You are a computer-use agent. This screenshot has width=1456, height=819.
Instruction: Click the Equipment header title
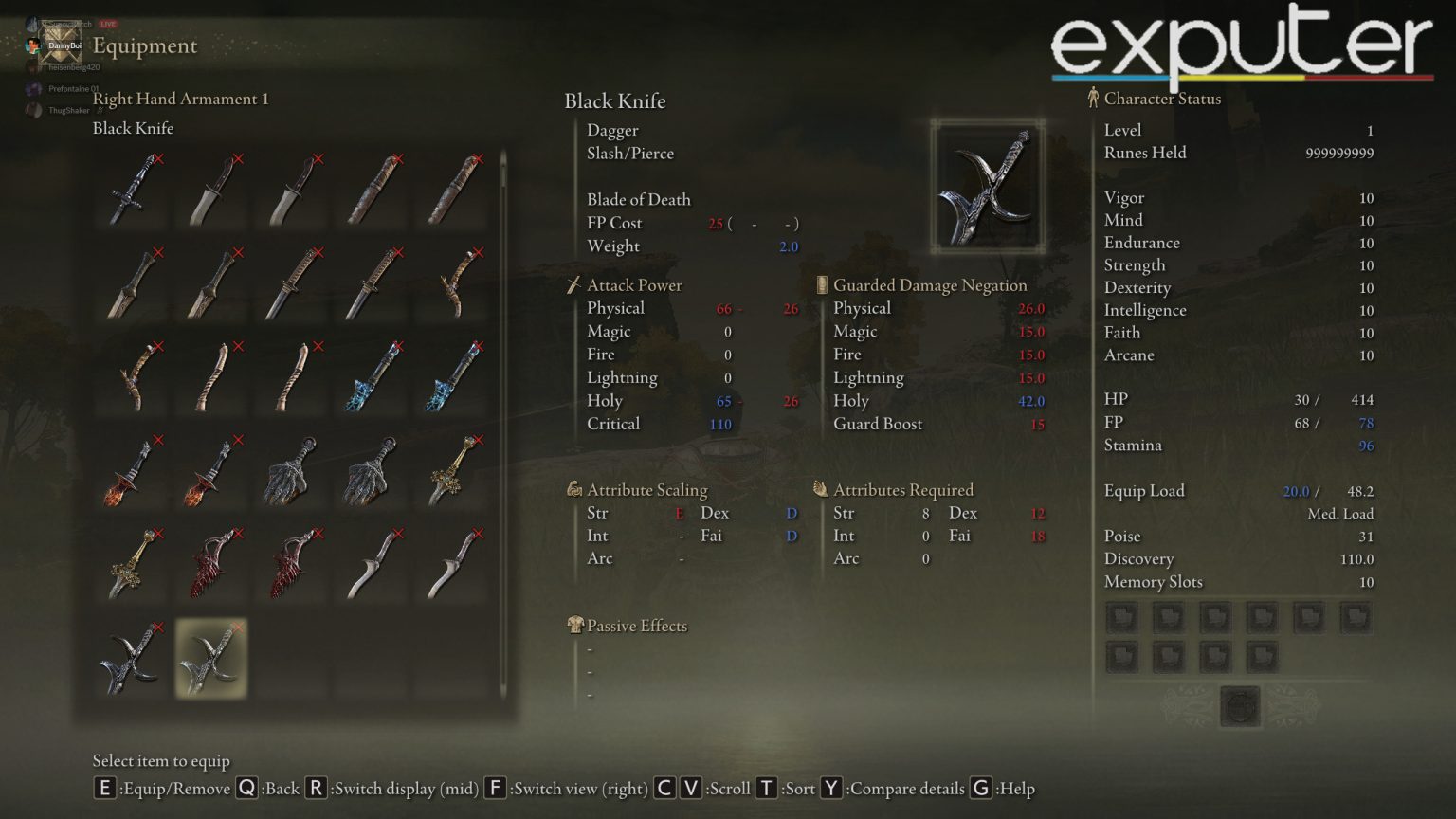tap(144, 45)
